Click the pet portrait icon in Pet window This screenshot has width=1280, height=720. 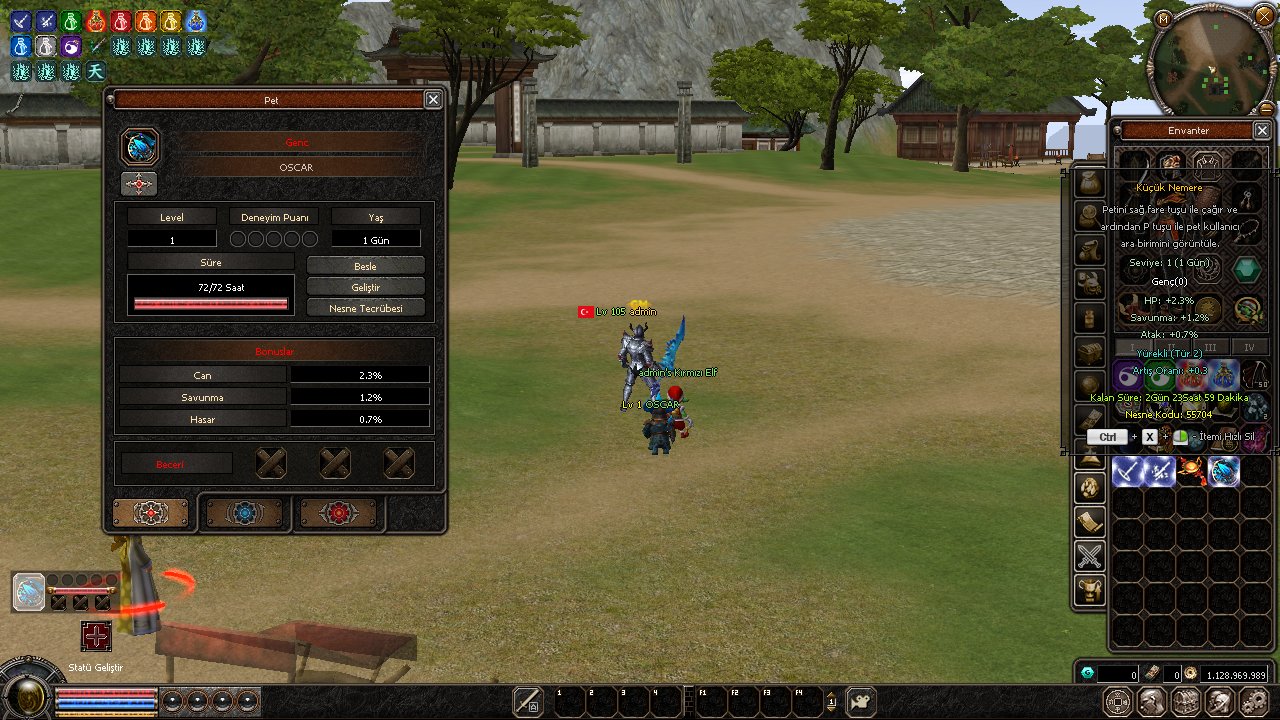(x=140, y=147)
